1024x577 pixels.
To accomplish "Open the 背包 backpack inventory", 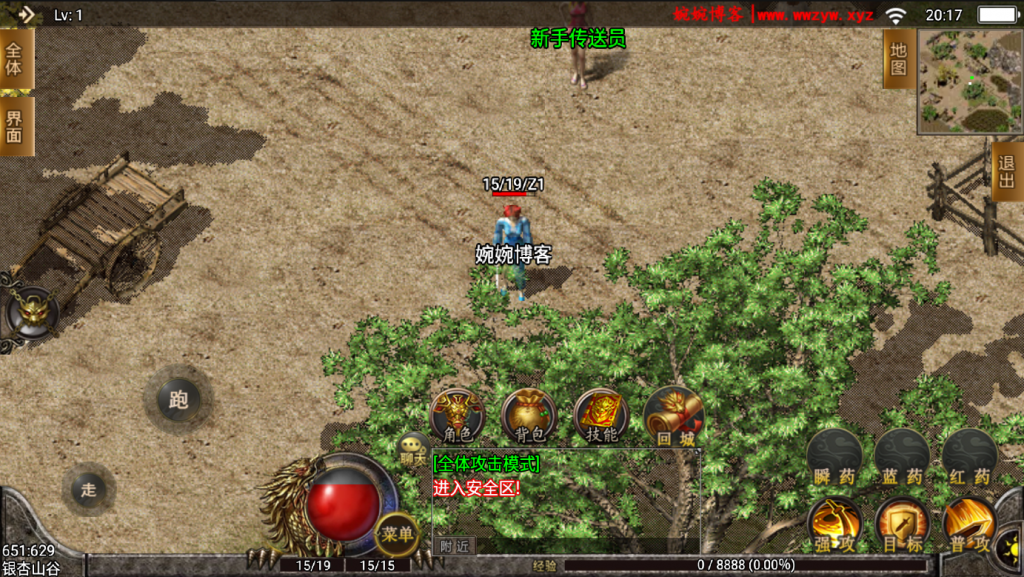I will [x=529, y=415].
